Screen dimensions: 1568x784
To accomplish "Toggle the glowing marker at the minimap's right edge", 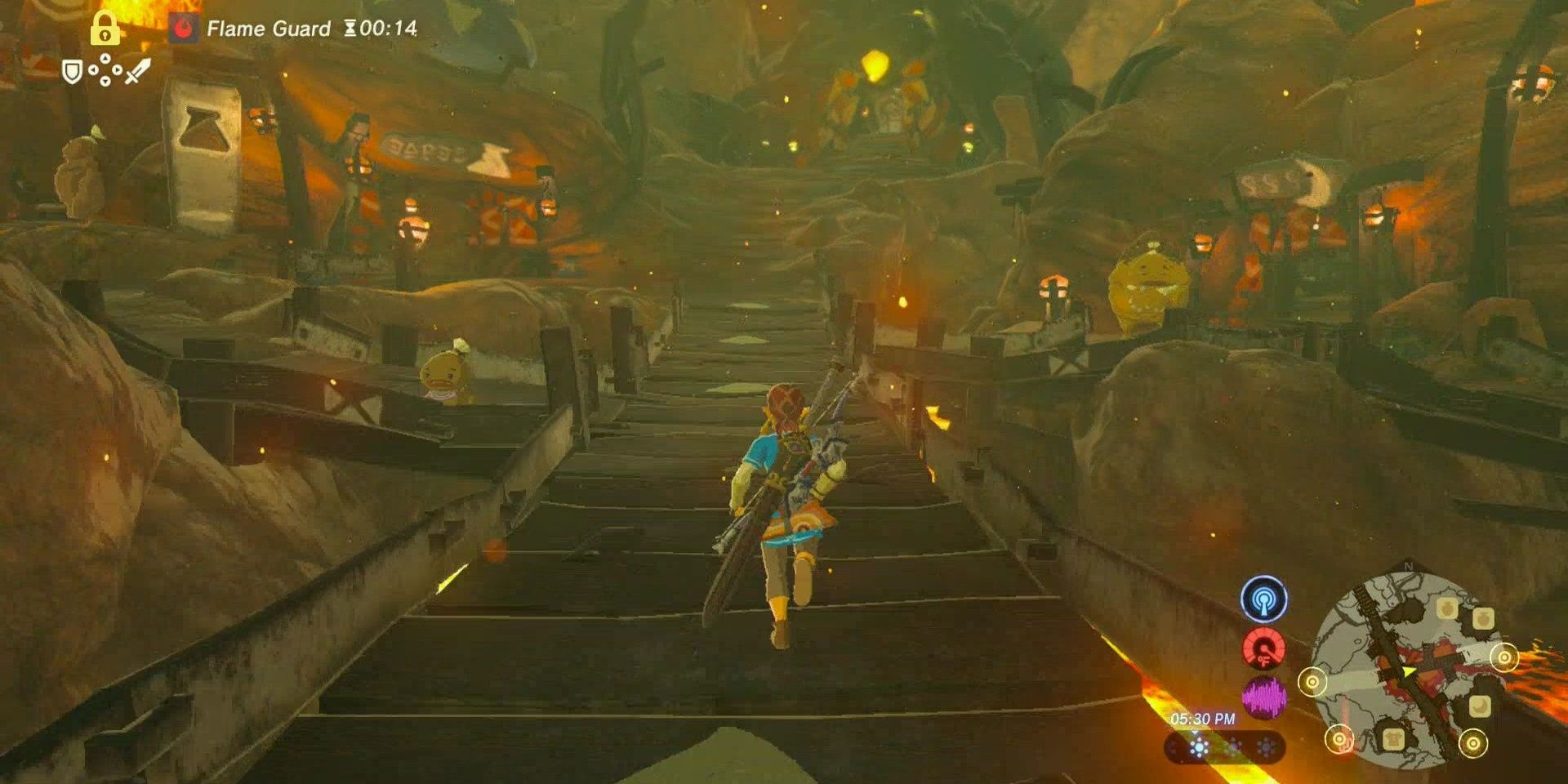I will tap(1504, 657).
